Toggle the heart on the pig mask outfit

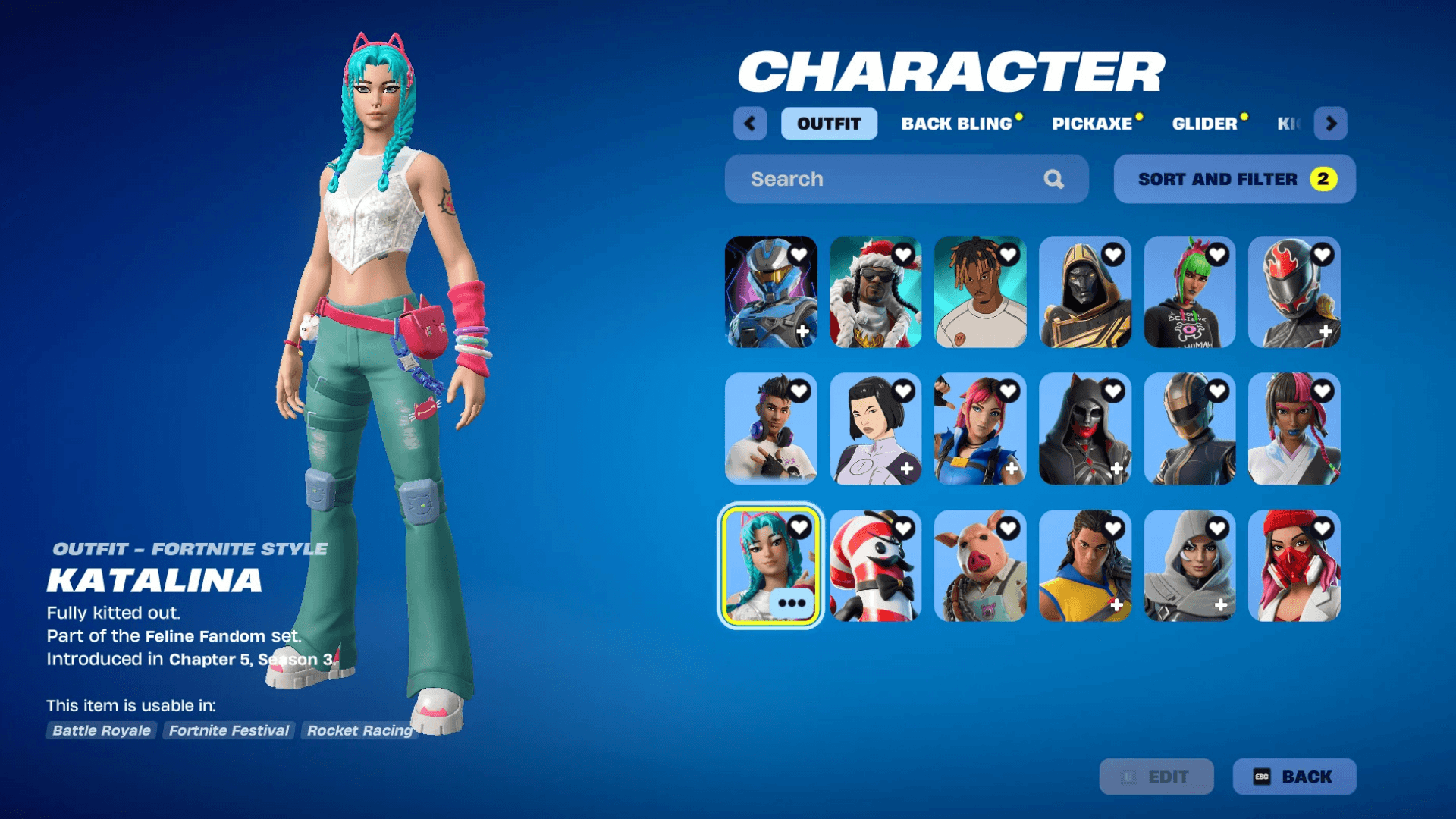tap(1007, 527)
